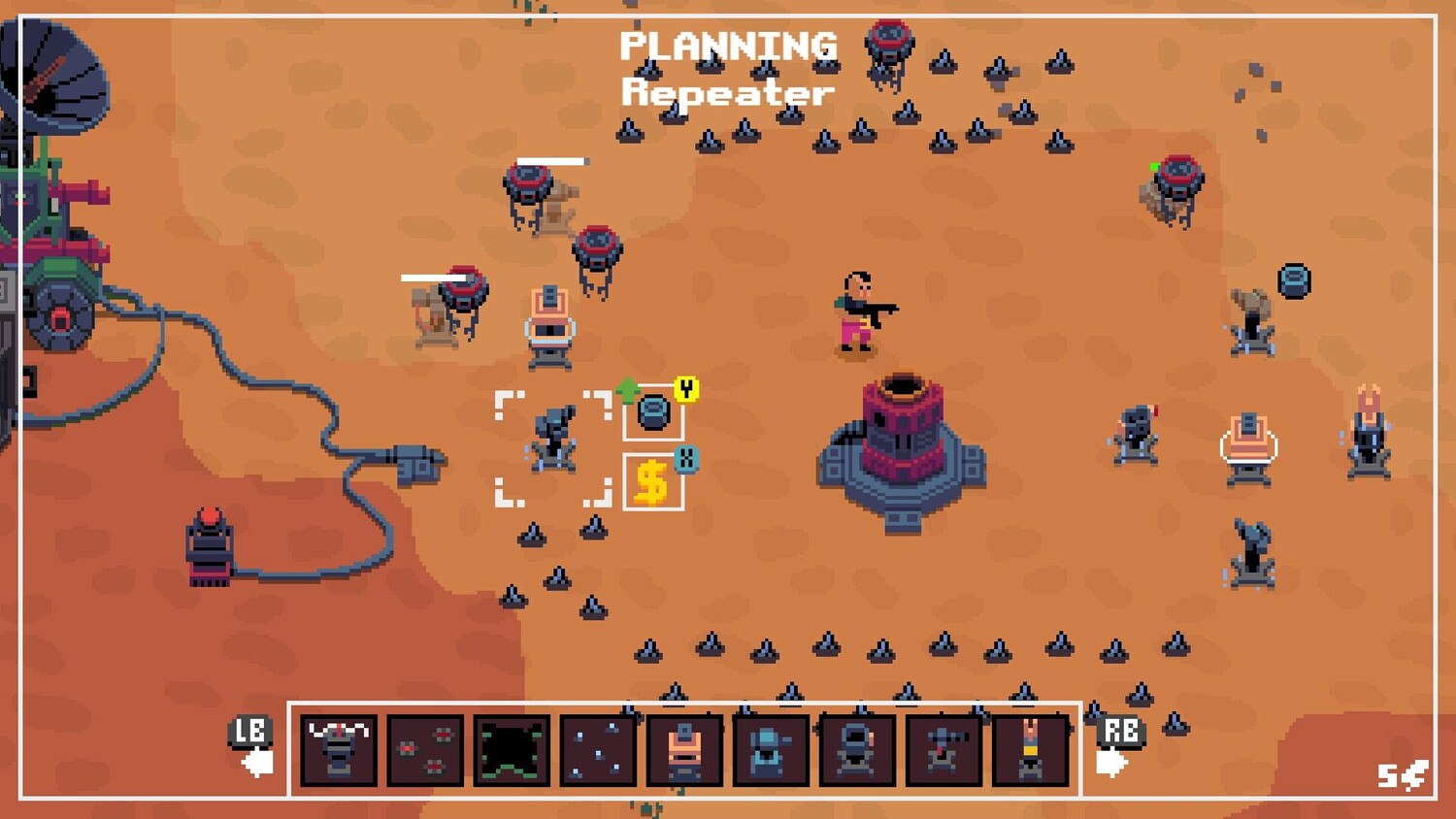Pick the dark blue round-head turret slot
This screenshot has width=1456, height=819.
point(857,749)
